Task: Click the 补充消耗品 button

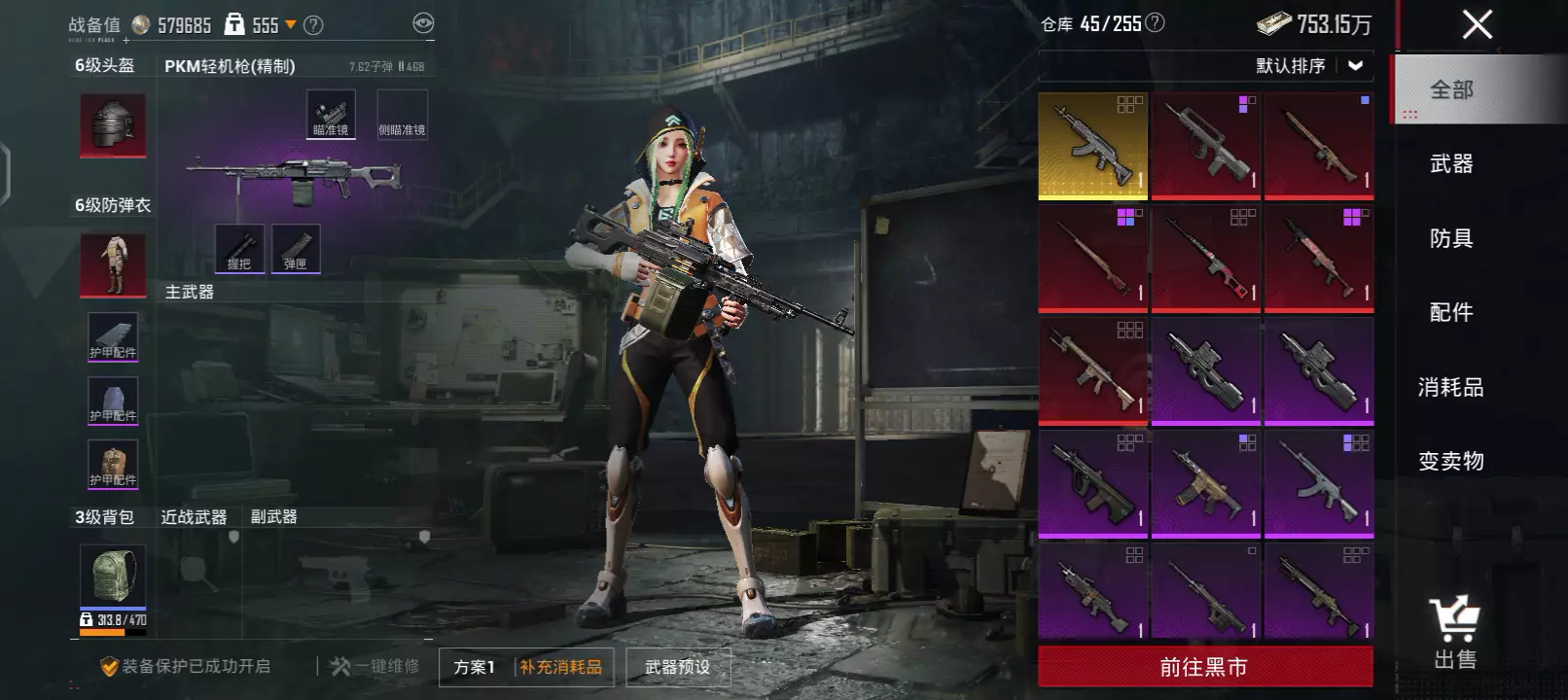Action: (x=561, y=667)
